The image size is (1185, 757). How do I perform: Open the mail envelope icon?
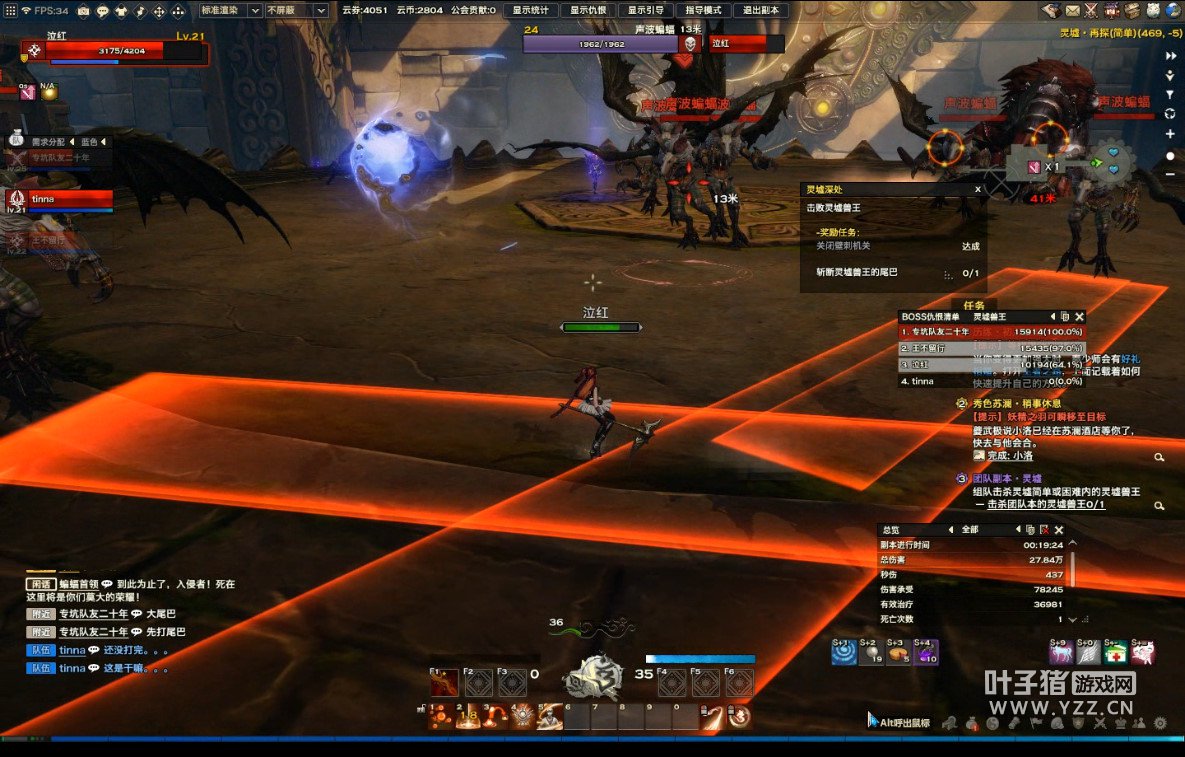pyautogui.click(x=1073, y=10)
